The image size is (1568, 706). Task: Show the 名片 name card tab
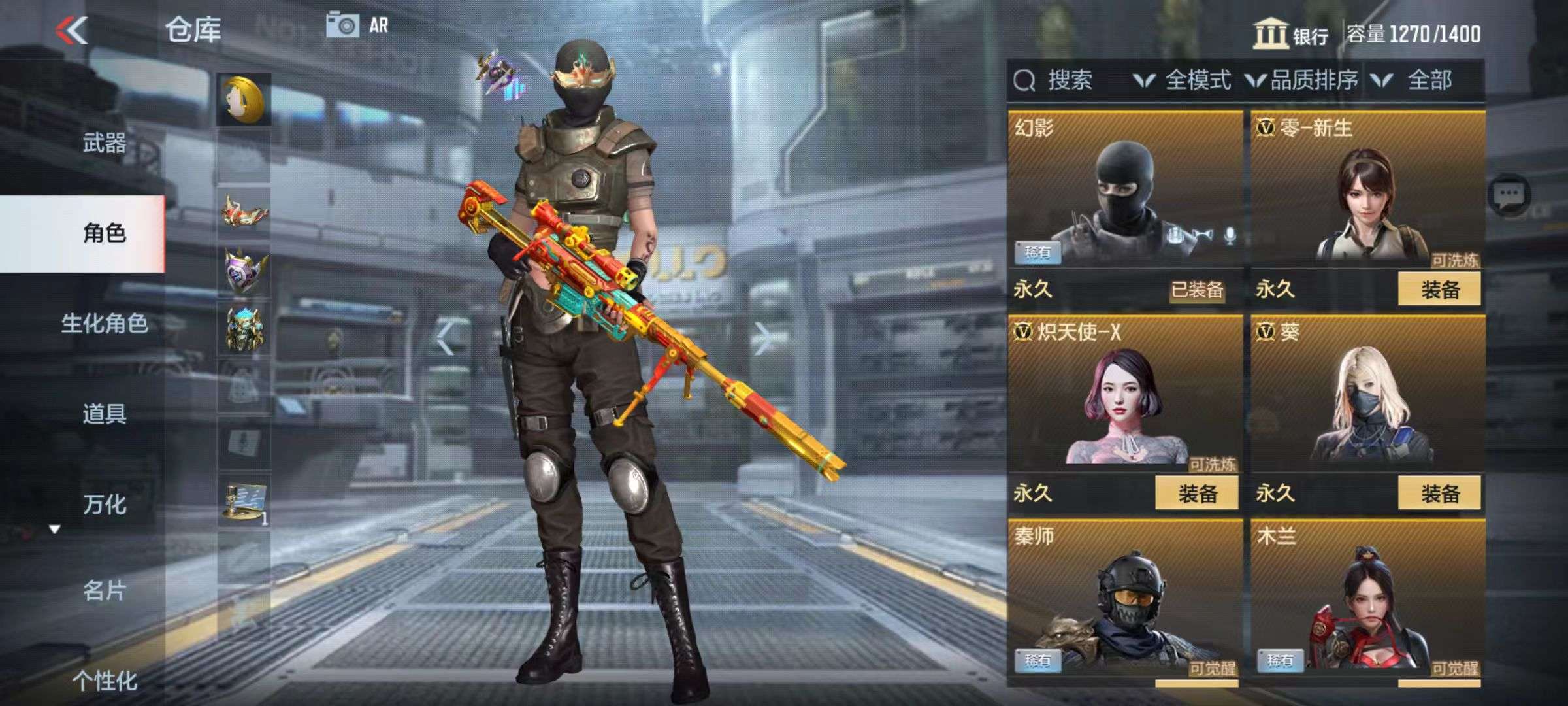(104, 591)
